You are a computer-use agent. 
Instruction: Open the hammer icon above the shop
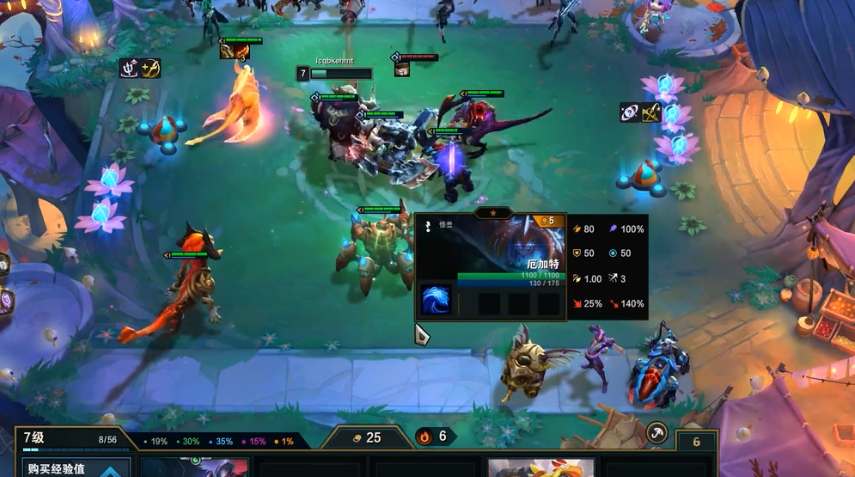[657, 432]
